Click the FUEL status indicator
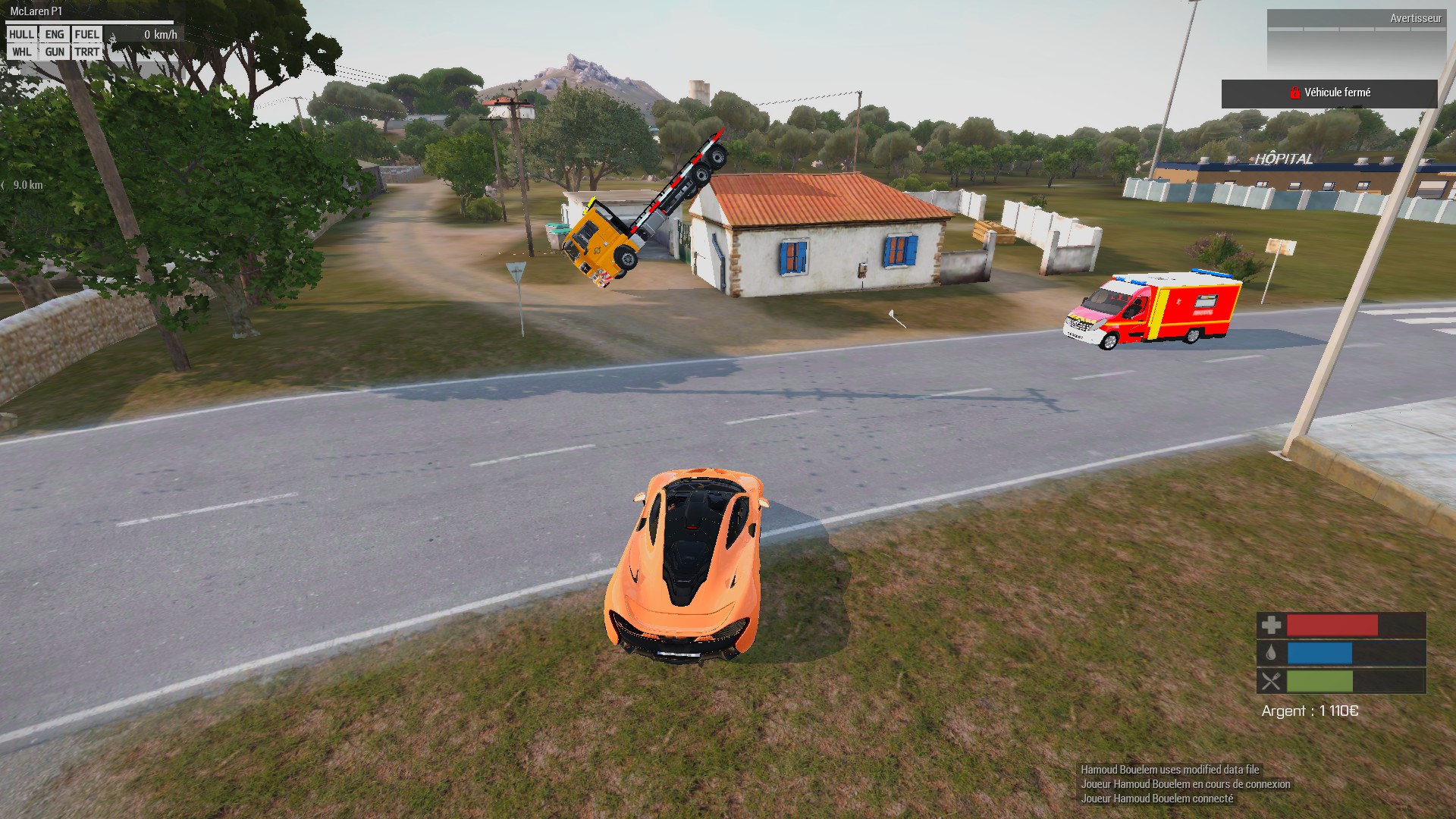 pos(86,34)
